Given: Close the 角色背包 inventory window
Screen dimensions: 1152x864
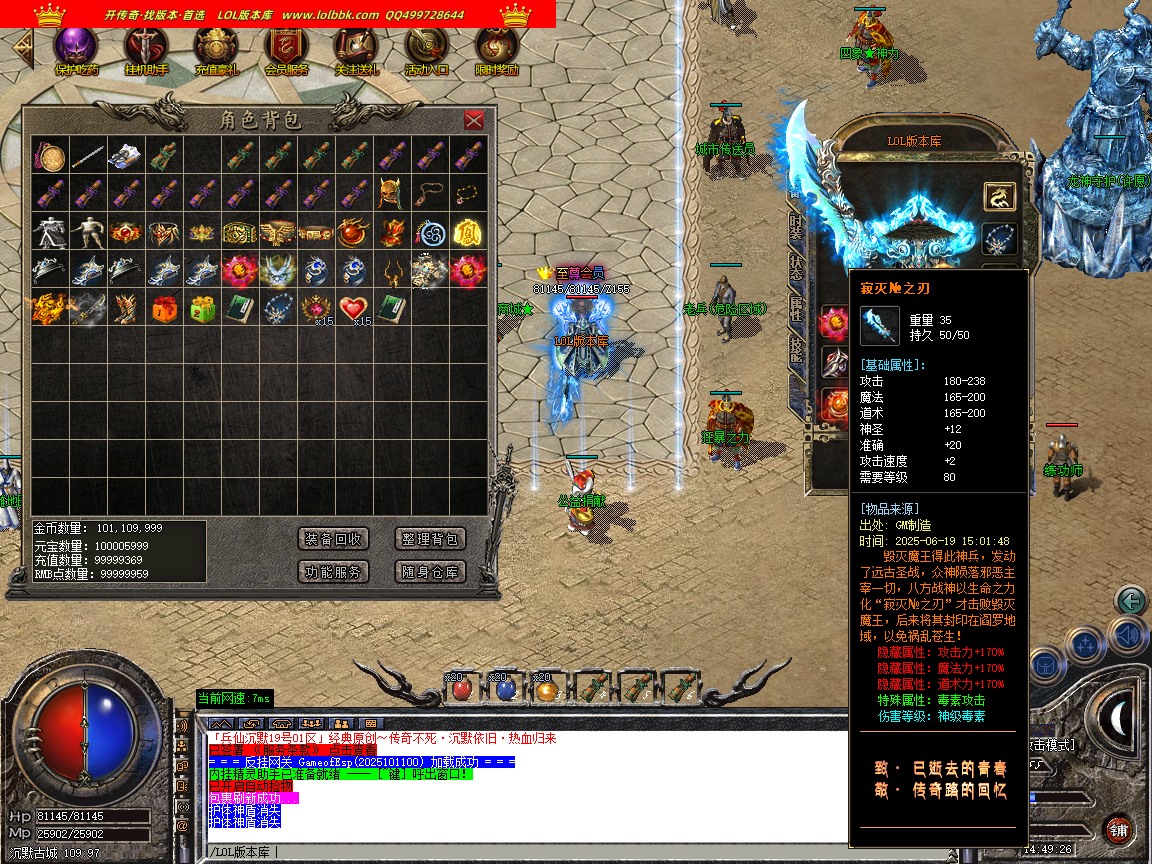Looking at the screenshot, I should (x=474, y=120).
